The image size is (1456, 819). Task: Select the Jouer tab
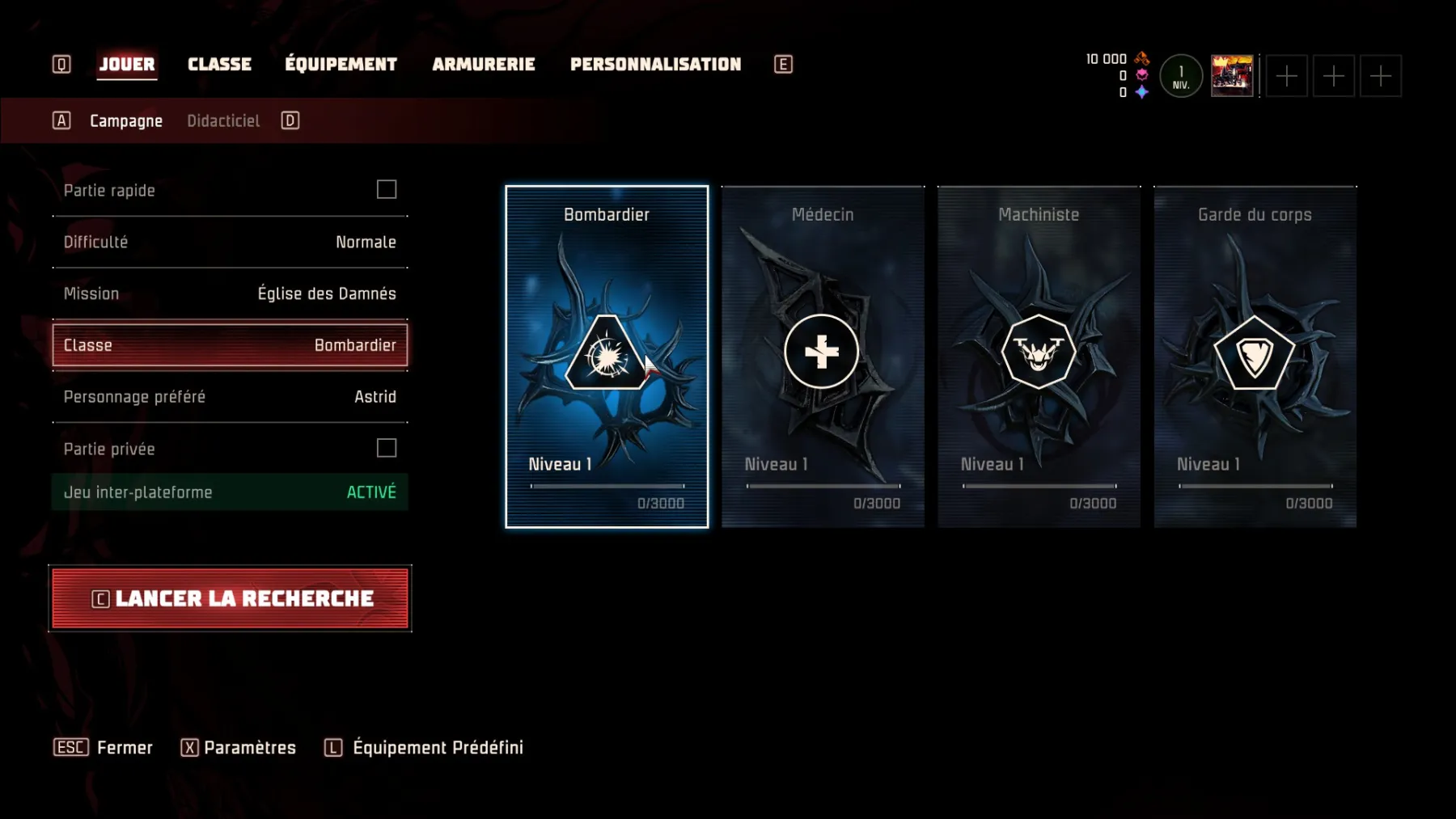pyautogui.click(x=127, y=65)
